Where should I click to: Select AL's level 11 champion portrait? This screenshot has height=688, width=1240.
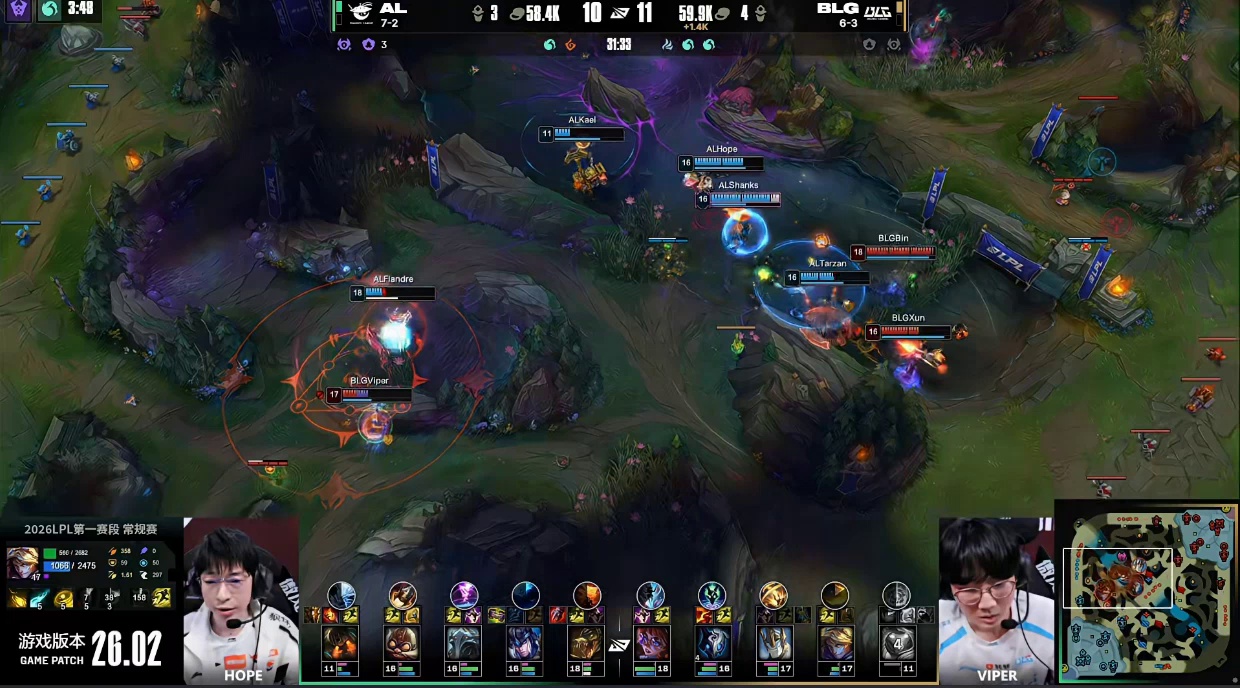tap(340, 643)
